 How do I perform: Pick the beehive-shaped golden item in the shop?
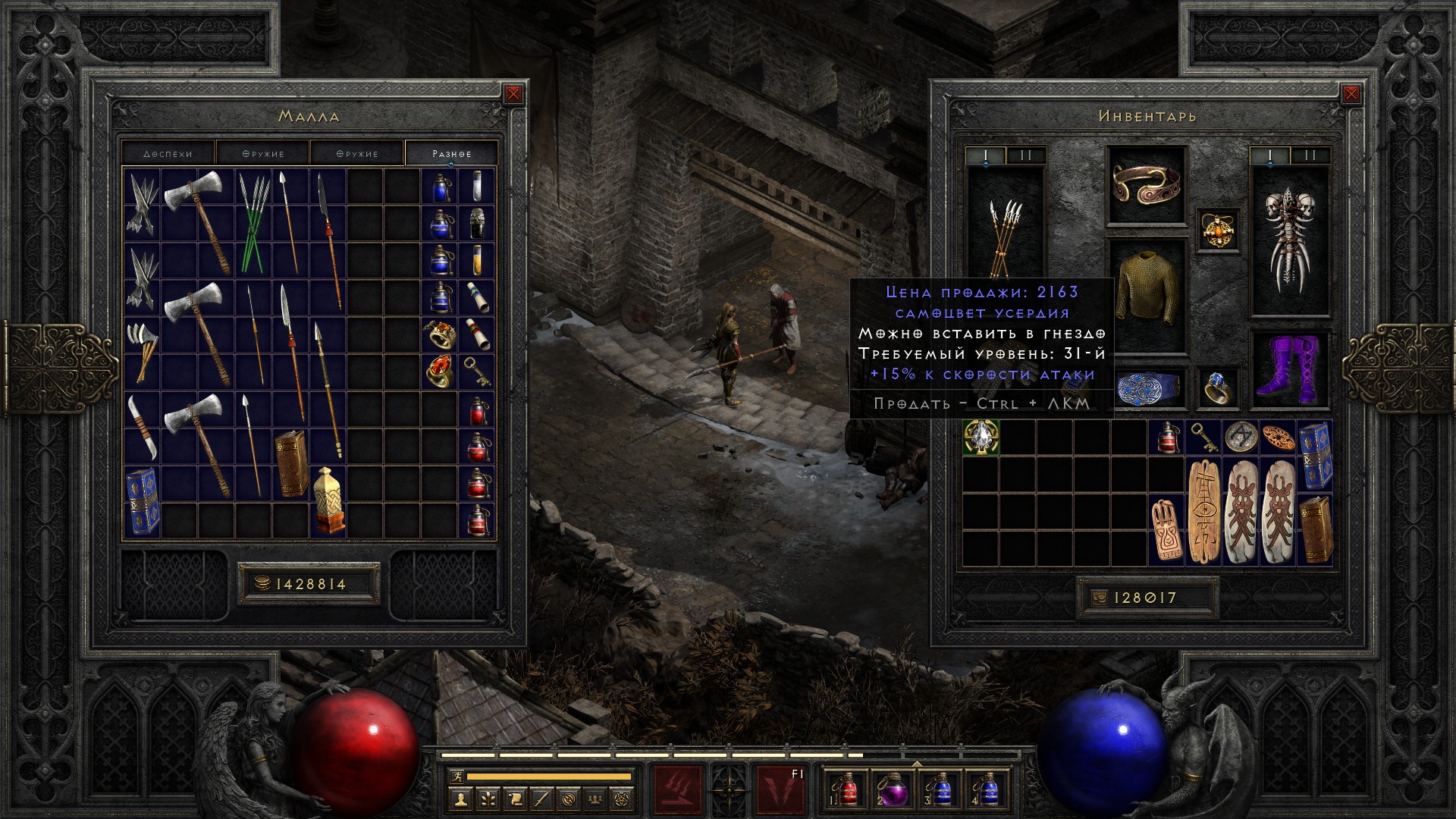click(328, 500)
